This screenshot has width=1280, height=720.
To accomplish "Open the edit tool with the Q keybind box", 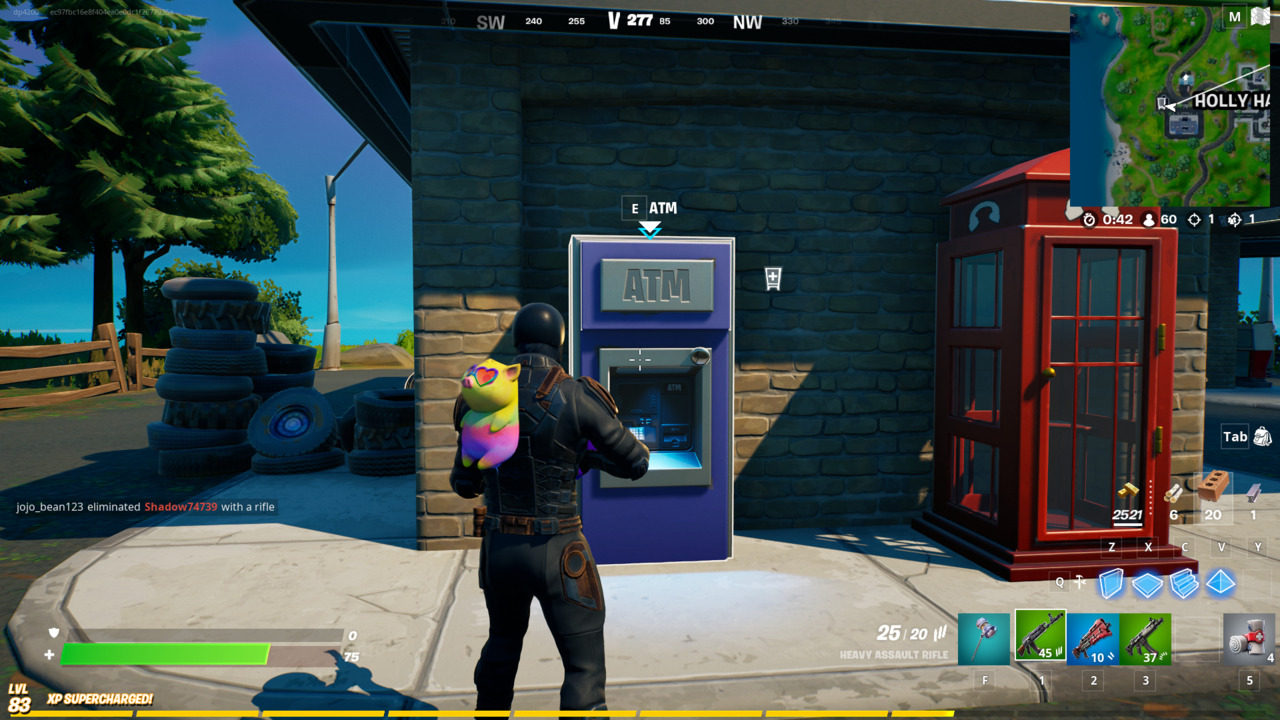I will point(1060,580).
